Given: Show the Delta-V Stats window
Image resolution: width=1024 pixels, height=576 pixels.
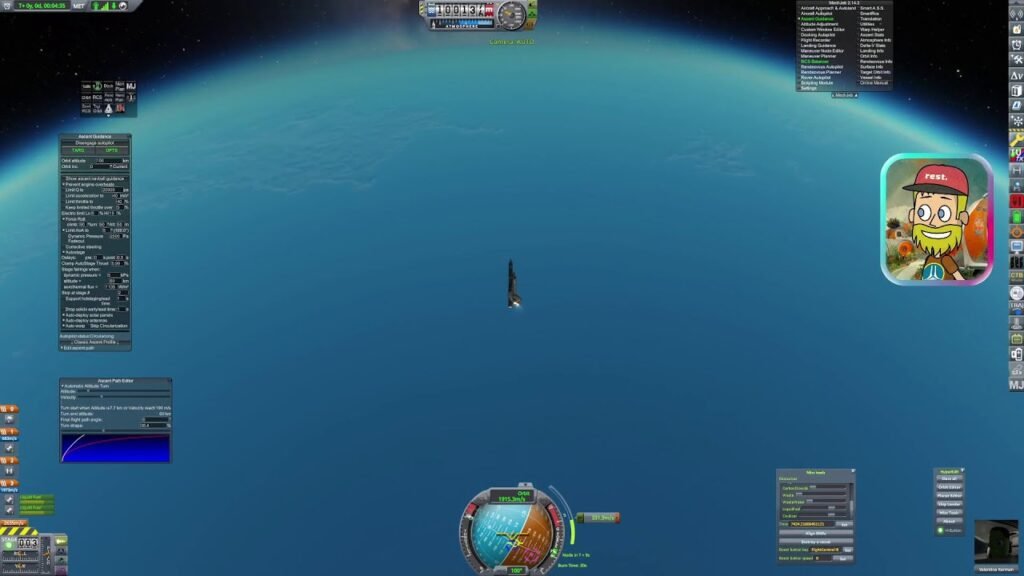Looking at the screenshot, I should coord(873,45).
